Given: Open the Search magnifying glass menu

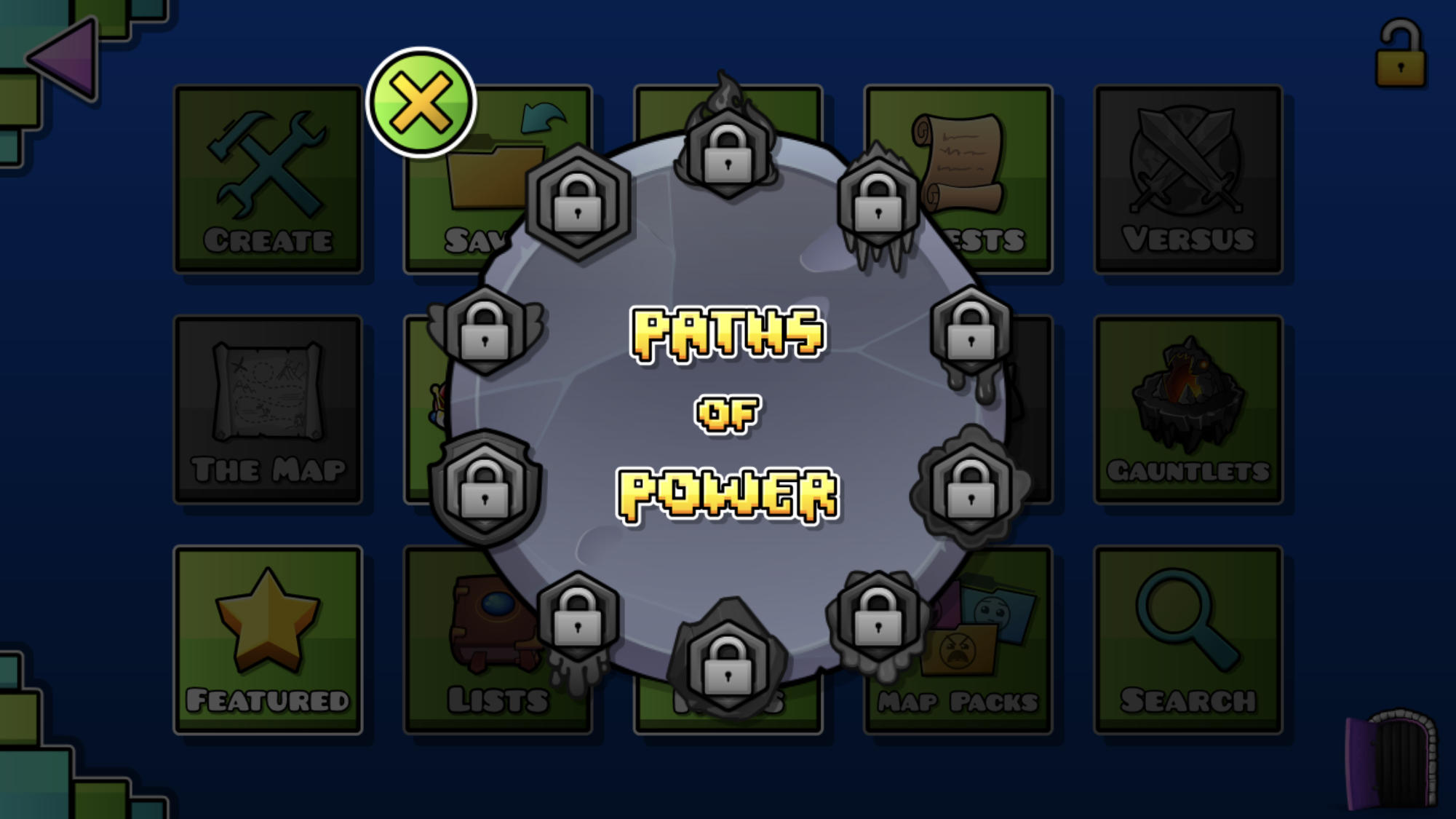Looking at the screenshot, I should coord(1188,637).
